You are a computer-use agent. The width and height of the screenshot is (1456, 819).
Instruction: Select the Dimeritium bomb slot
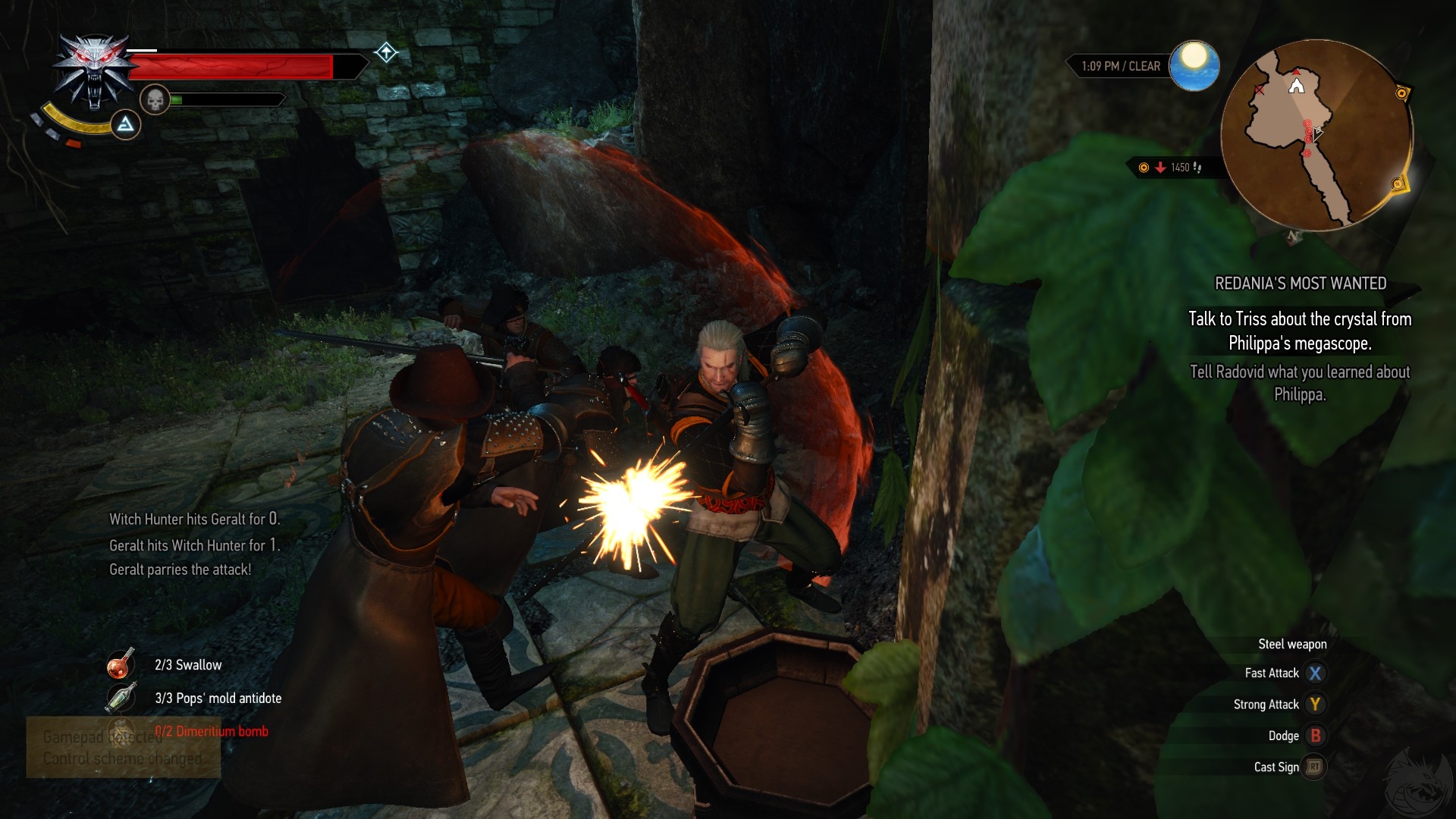[121, 731]
